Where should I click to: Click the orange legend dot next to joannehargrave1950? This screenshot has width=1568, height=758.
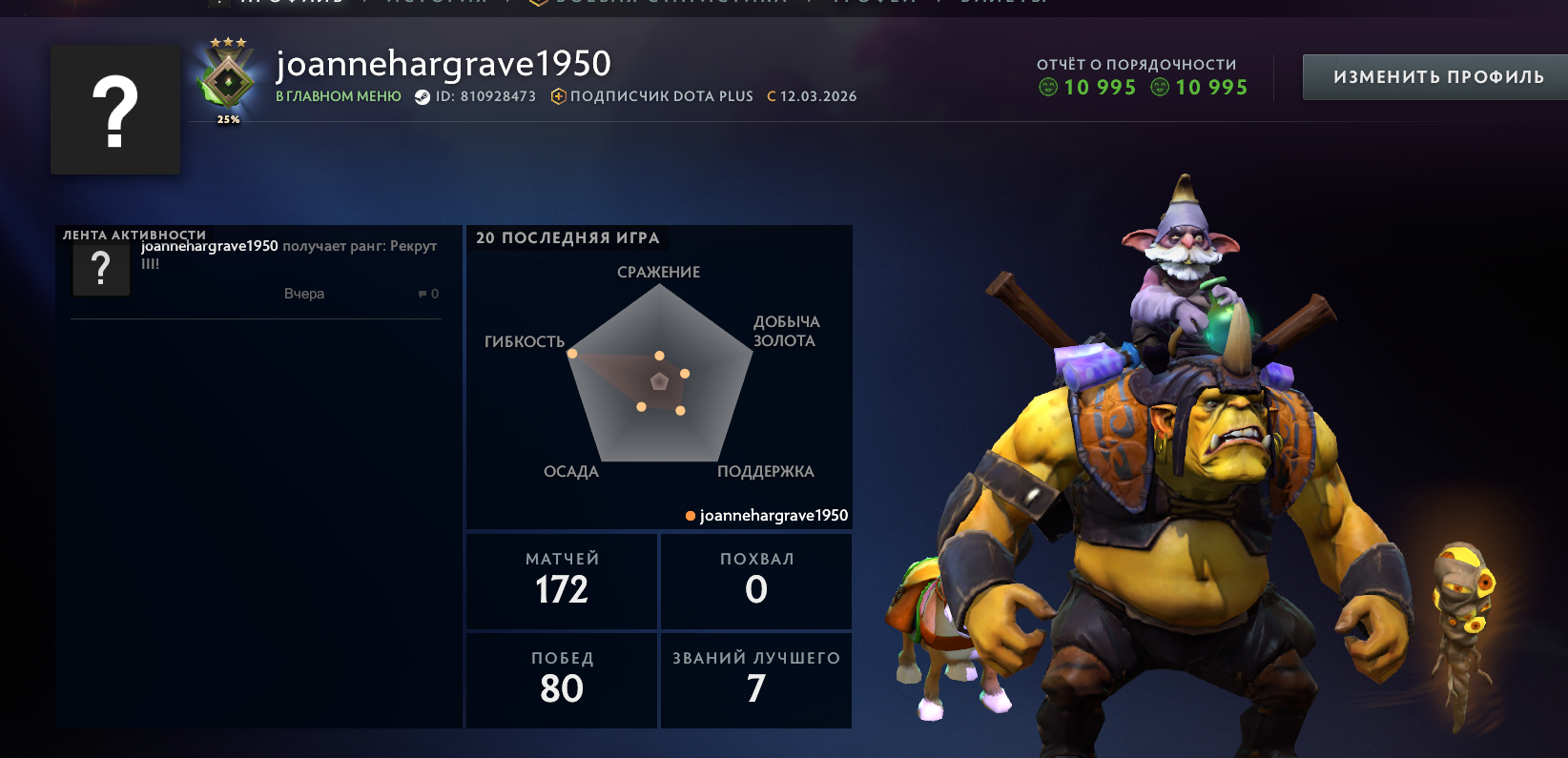[x=690, y=516]
